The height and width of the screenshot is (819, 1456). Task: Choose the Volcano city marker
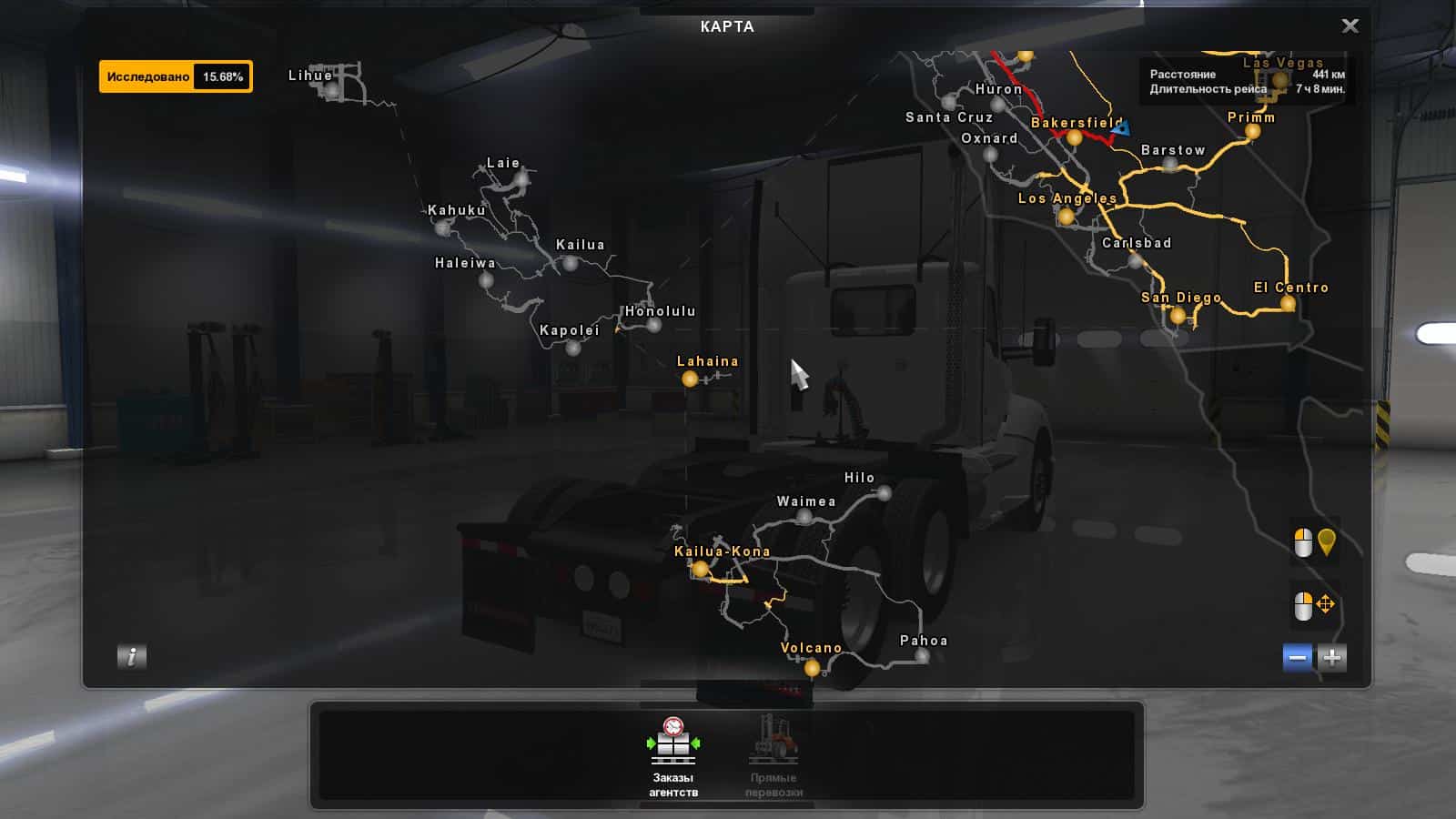(812, 668)
